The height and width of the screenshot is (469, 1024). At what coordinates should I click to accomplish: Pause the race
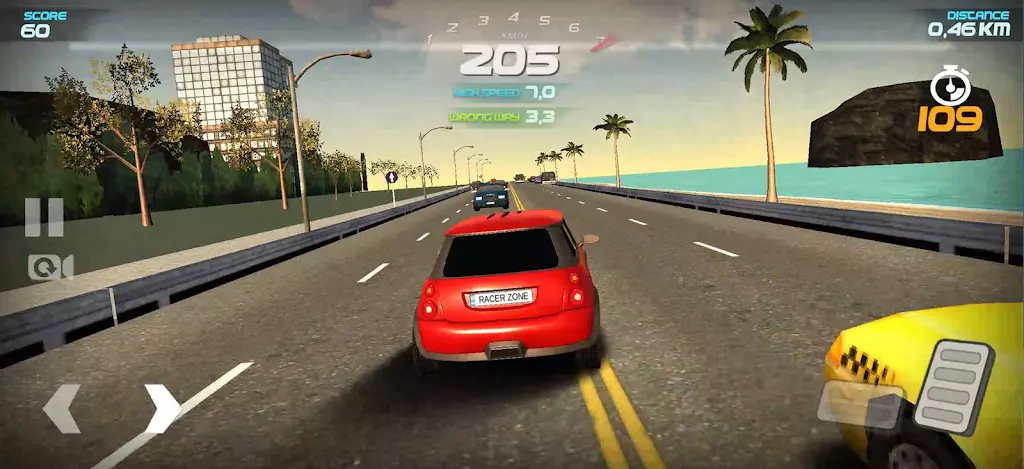[44, 217]
